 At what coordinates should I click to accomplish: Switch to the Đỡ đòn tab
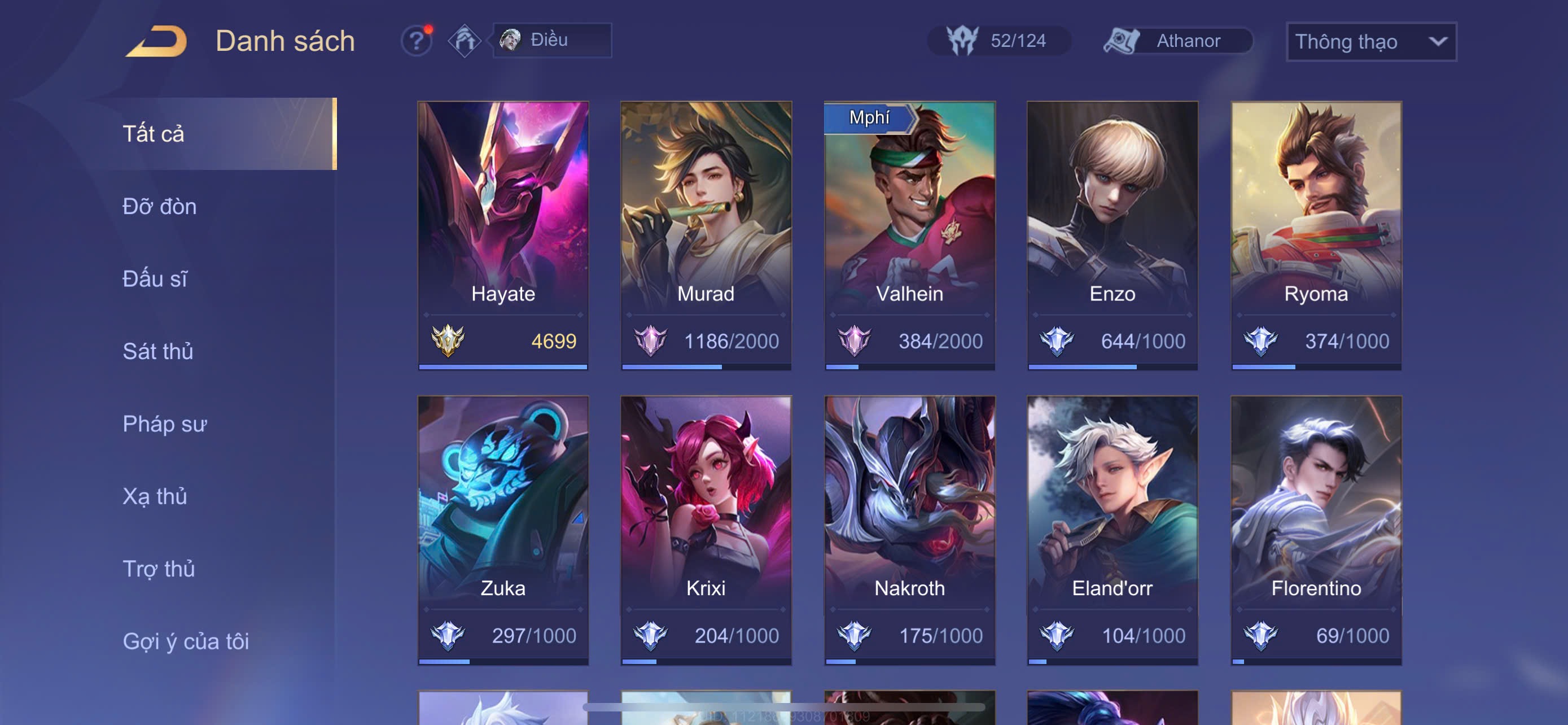coord(160,206)
